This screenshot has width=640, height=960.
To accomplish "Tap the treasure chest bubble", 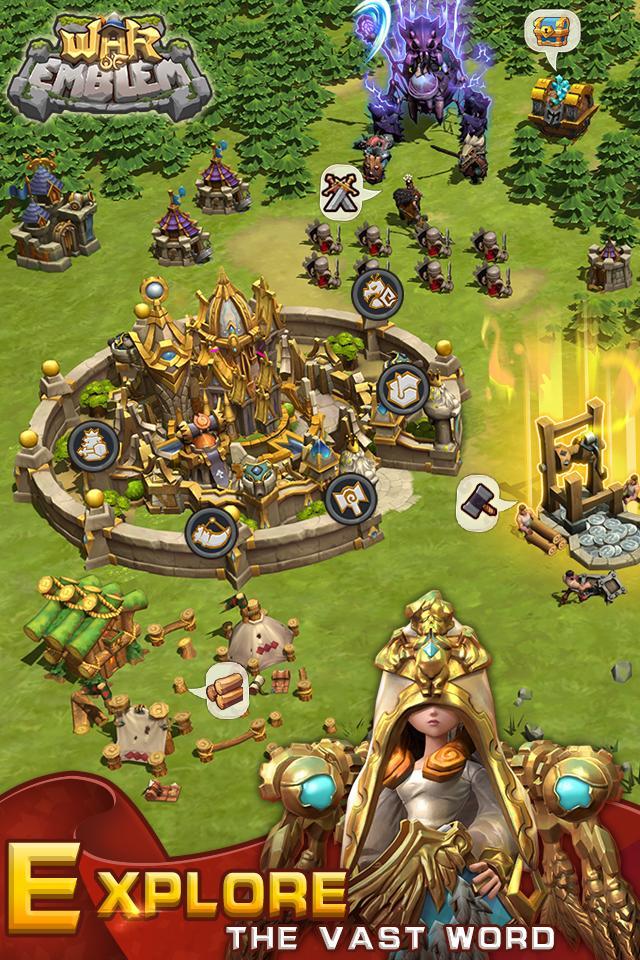I will 546,32.
